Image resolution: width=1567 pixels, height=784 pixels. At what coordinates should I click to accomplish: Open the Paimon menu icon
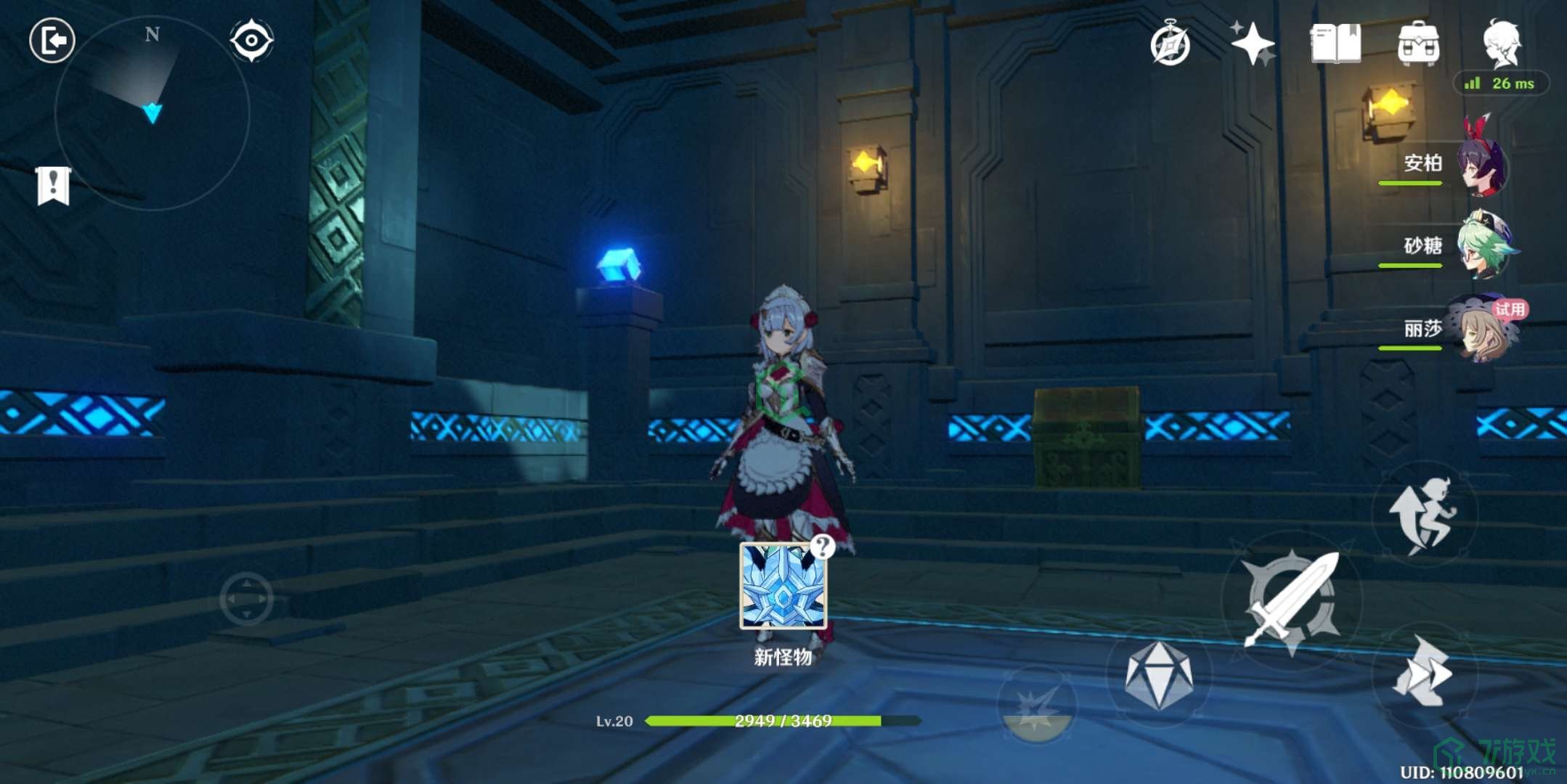tap(1501, 44)
